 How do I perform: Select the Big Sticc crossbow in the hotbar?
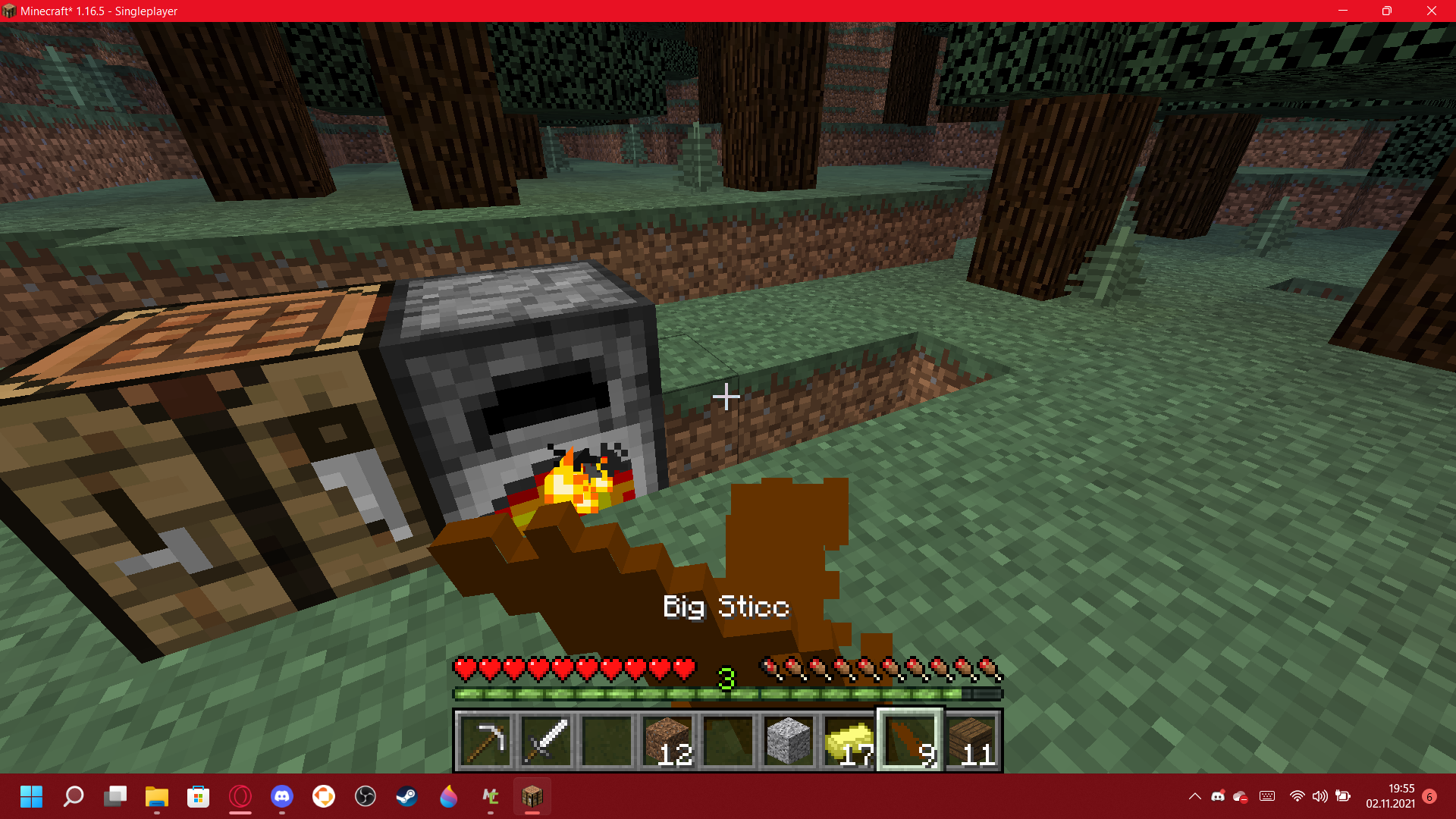tap(909, 741)
